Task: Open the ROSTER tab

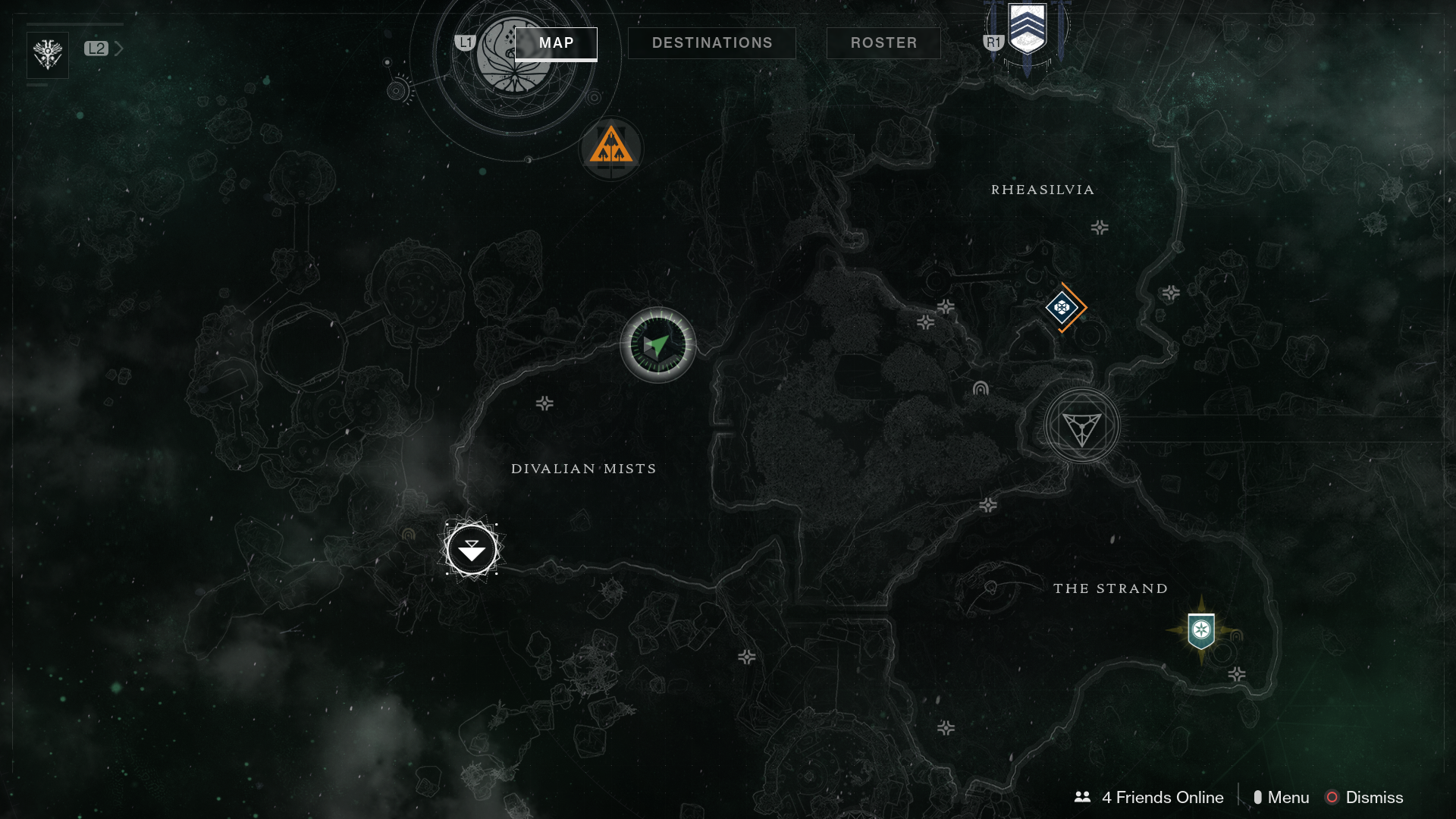Action: click(883, 42)
